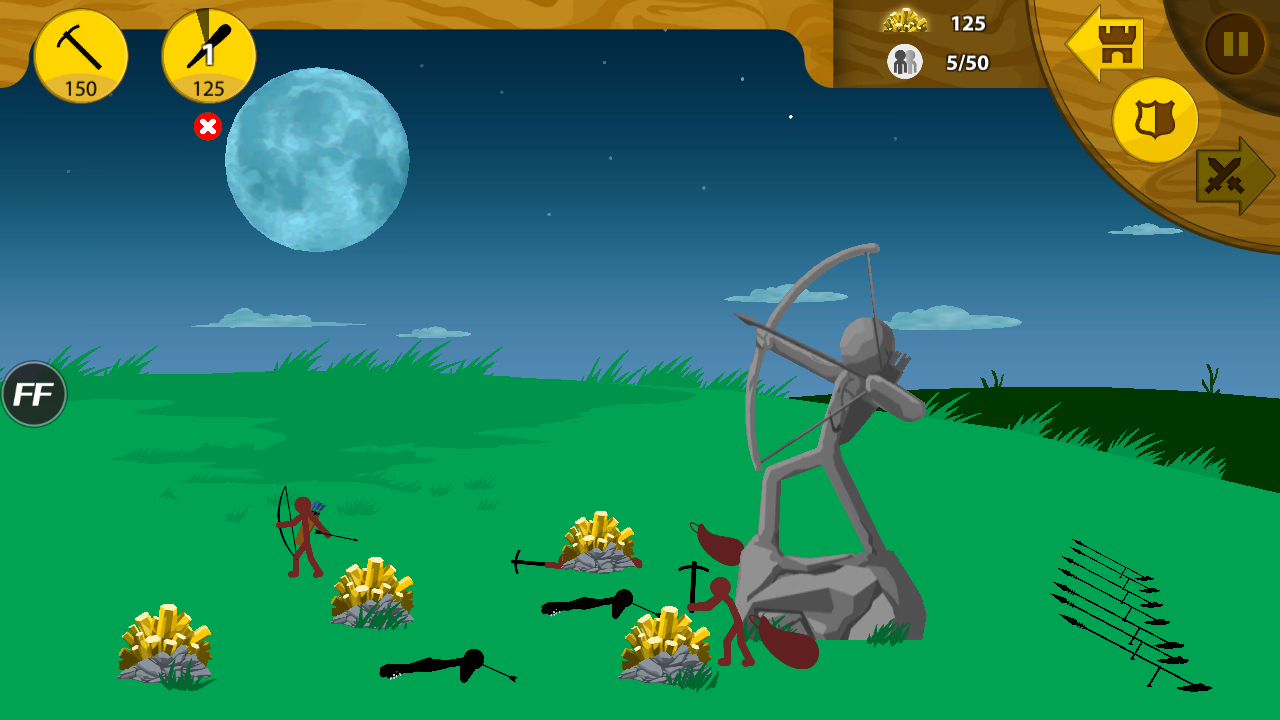Command army to attack with crossed swords

click(1233, 177)
